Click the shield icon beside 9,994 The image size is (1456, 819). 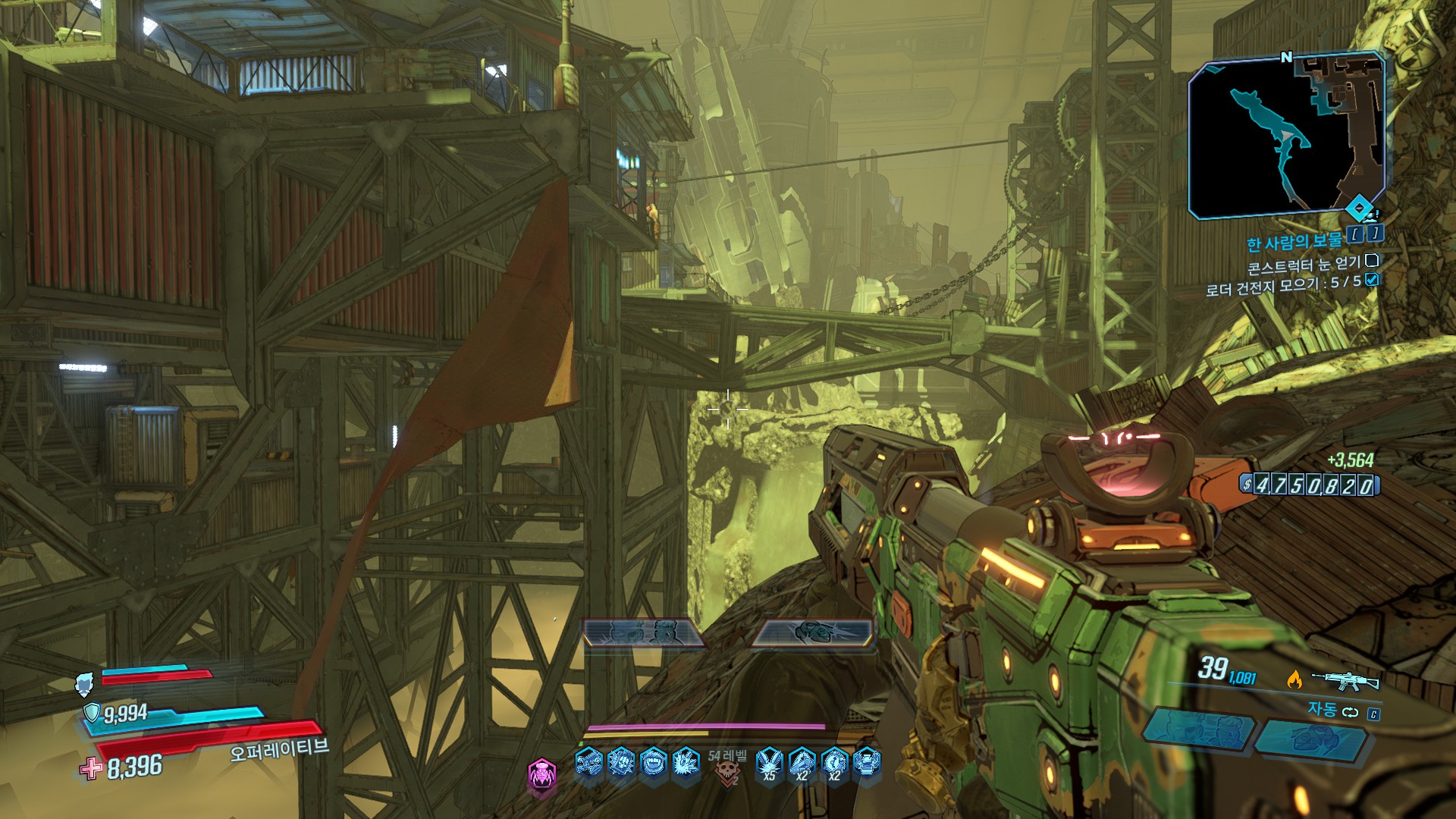[x=92, y=712]
